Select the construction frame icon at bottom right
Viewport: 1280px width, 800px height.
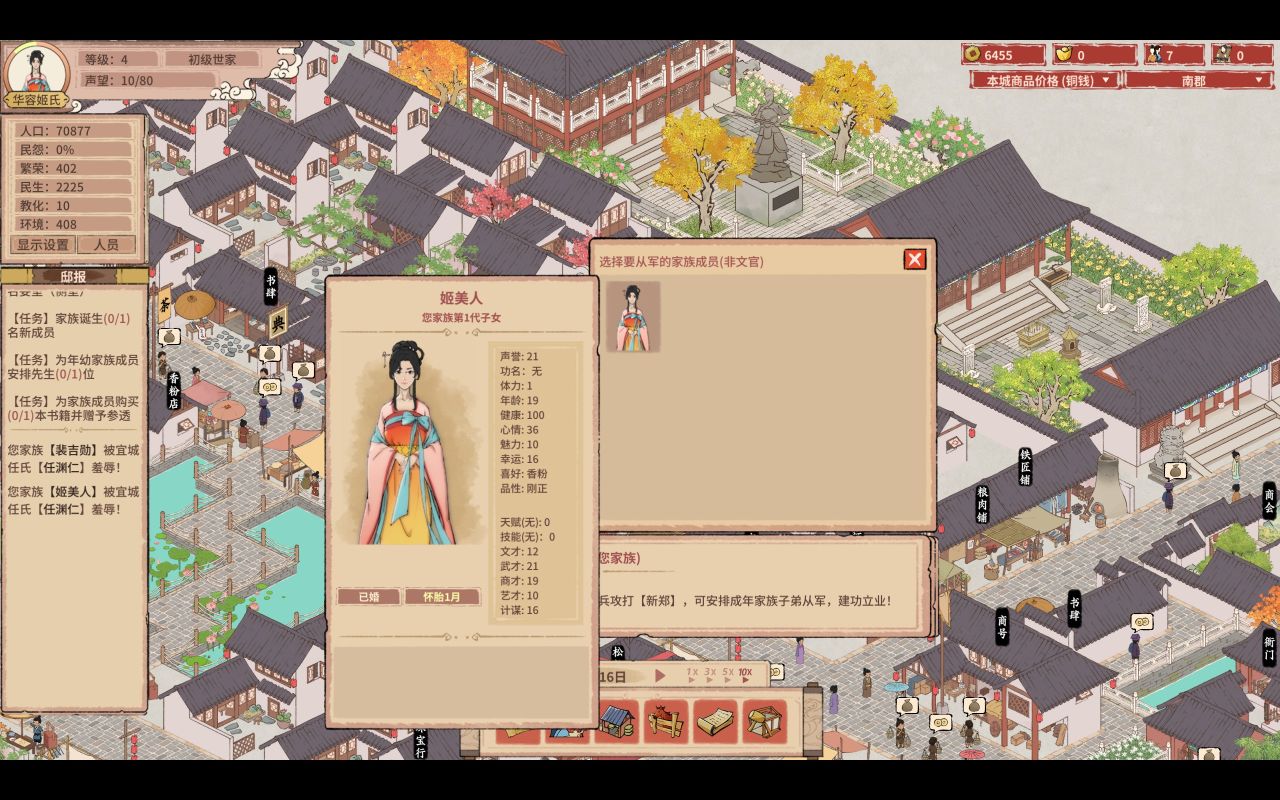pyautogui.click(x=764, y=720)
